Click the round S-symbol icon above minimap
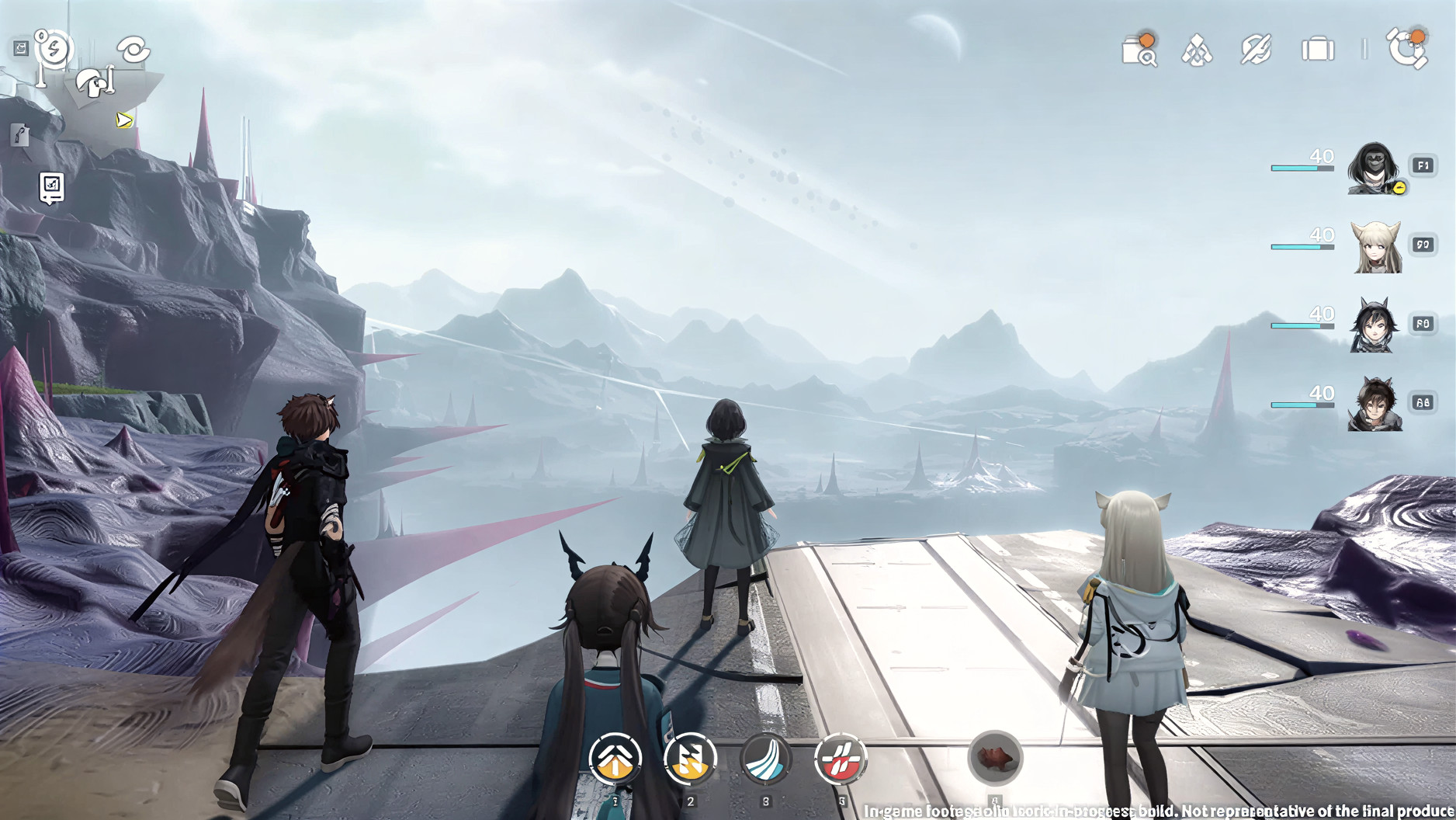The height and width of the screenshot is (820, 1456). click(54, 50)
